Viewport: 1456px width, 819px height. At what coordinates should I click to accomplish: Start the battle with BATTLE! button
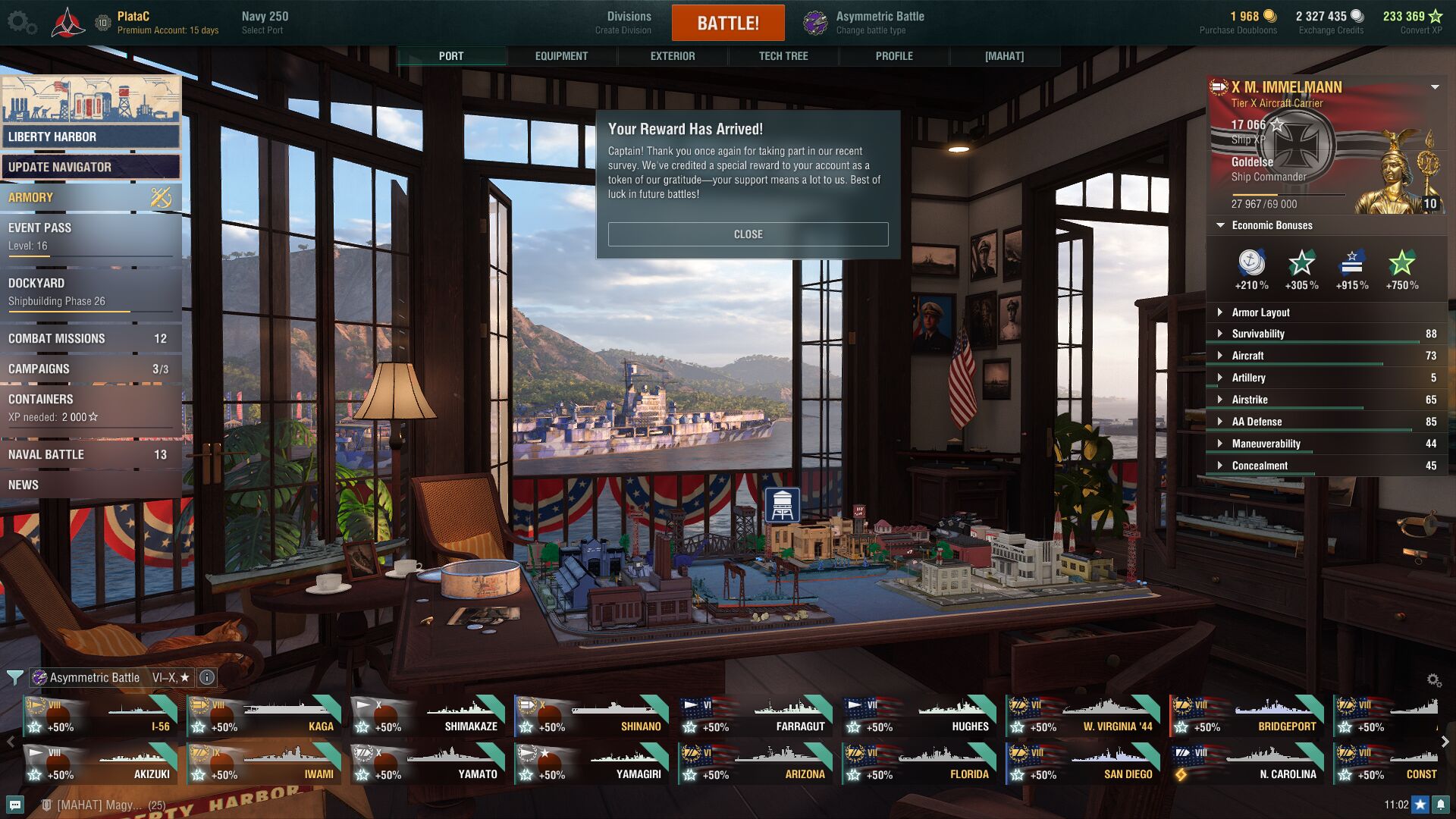coord(727,23)
